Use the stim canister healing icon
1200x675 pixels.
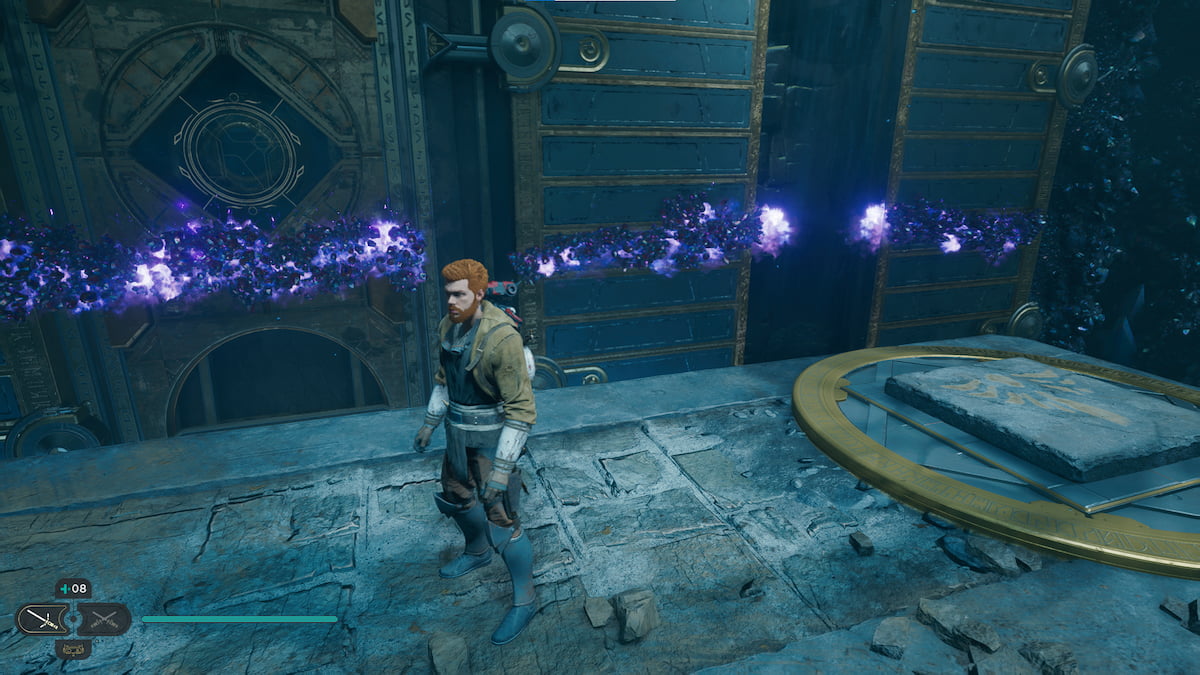point(72,588)
